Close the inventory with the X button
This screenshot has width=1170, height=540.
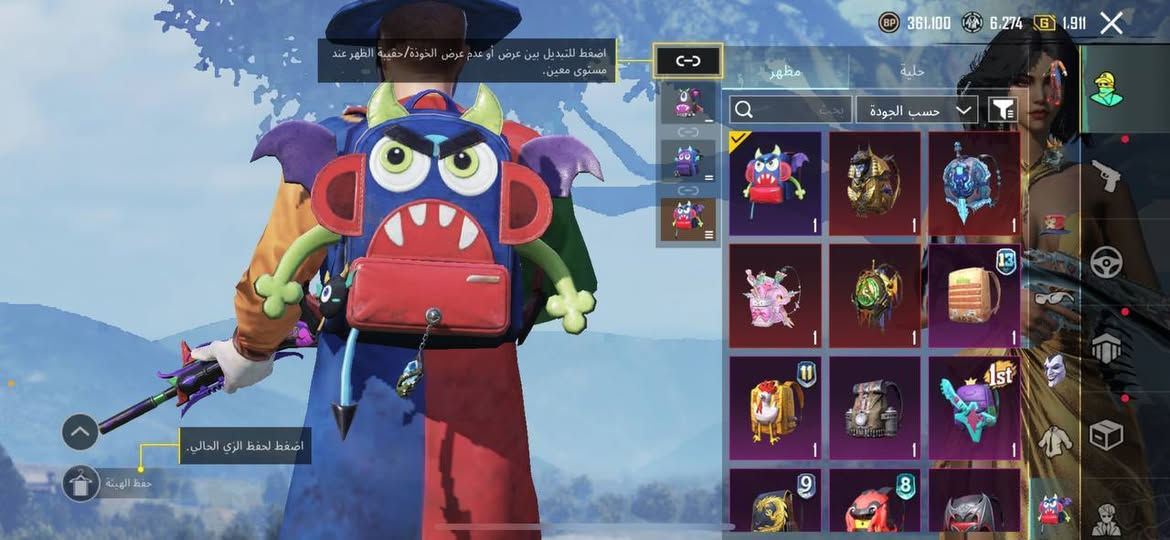click(1111, 23)
